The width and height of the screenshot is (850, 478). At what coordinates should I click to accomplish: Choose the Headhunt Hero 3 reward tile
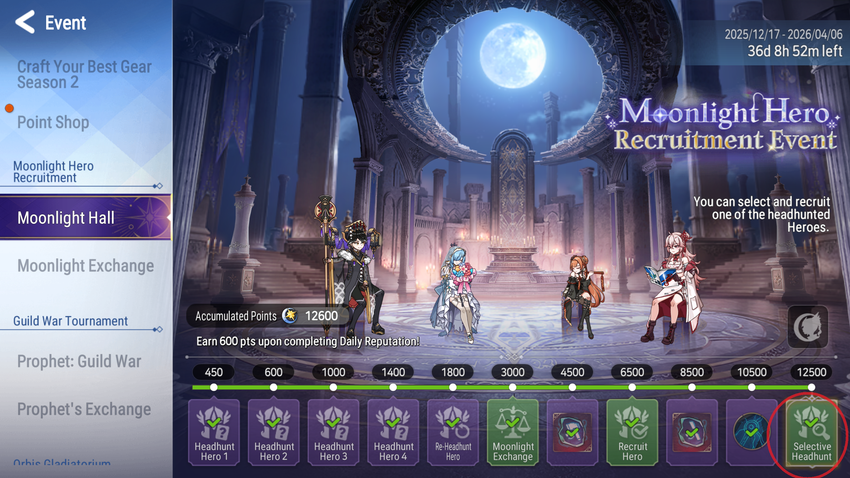tap(333, 432)
